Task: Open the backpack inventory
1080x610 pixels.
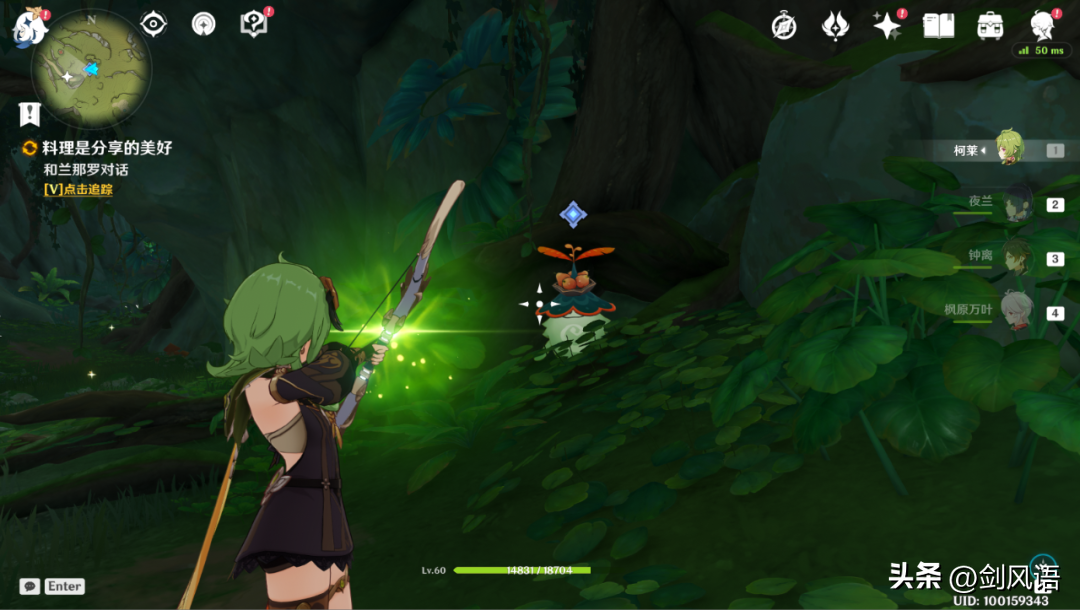Action: pyautogui.click(x=990, y=26)
